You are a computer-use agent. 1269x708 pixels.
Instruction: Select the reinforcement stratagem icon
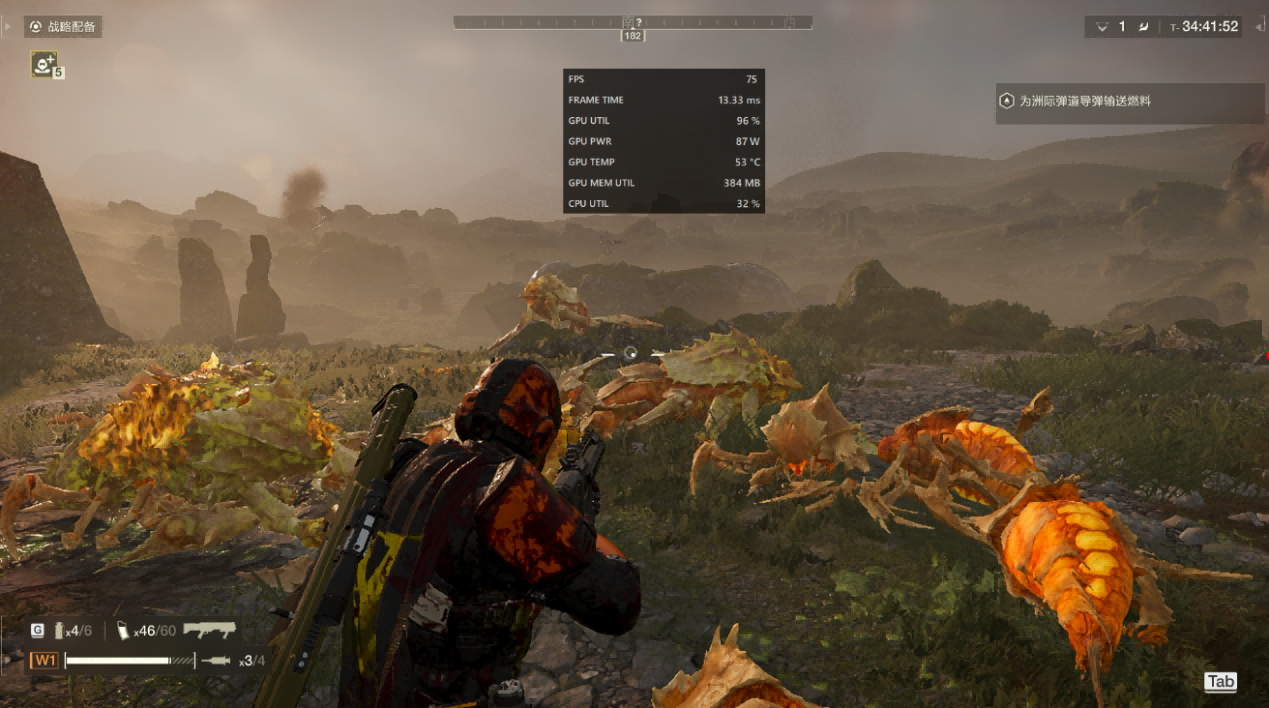point(43,64)
